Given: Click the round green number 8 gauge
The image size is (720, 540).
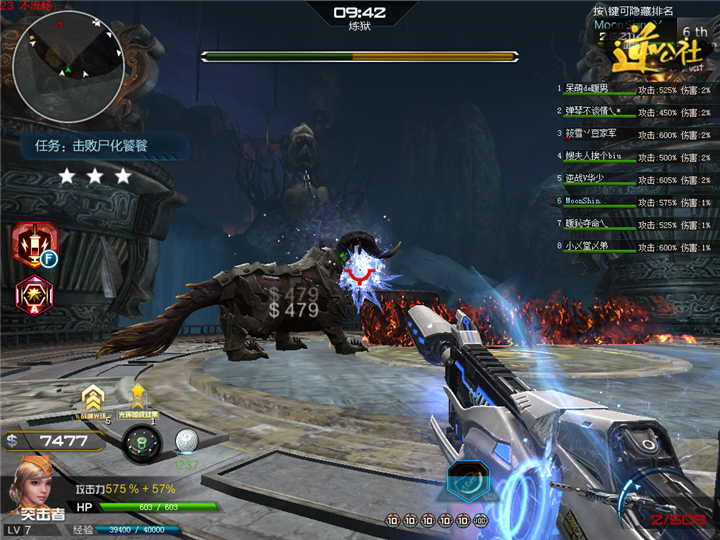Looking at the screenshot, I should [142, 443].
